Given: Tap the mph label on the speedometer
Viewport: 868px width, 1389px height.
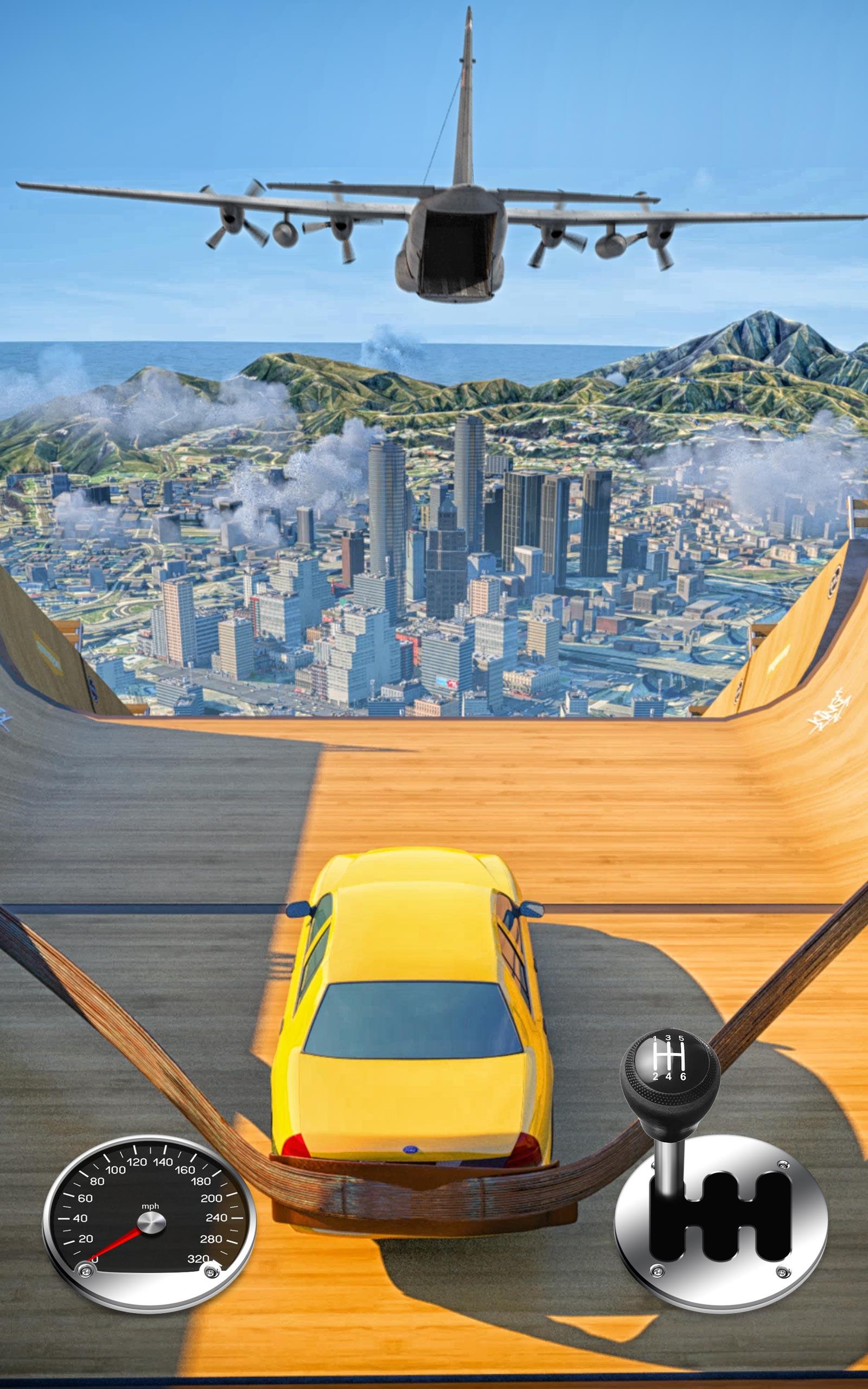Looking at the screenshot, I should [150, 1207].
